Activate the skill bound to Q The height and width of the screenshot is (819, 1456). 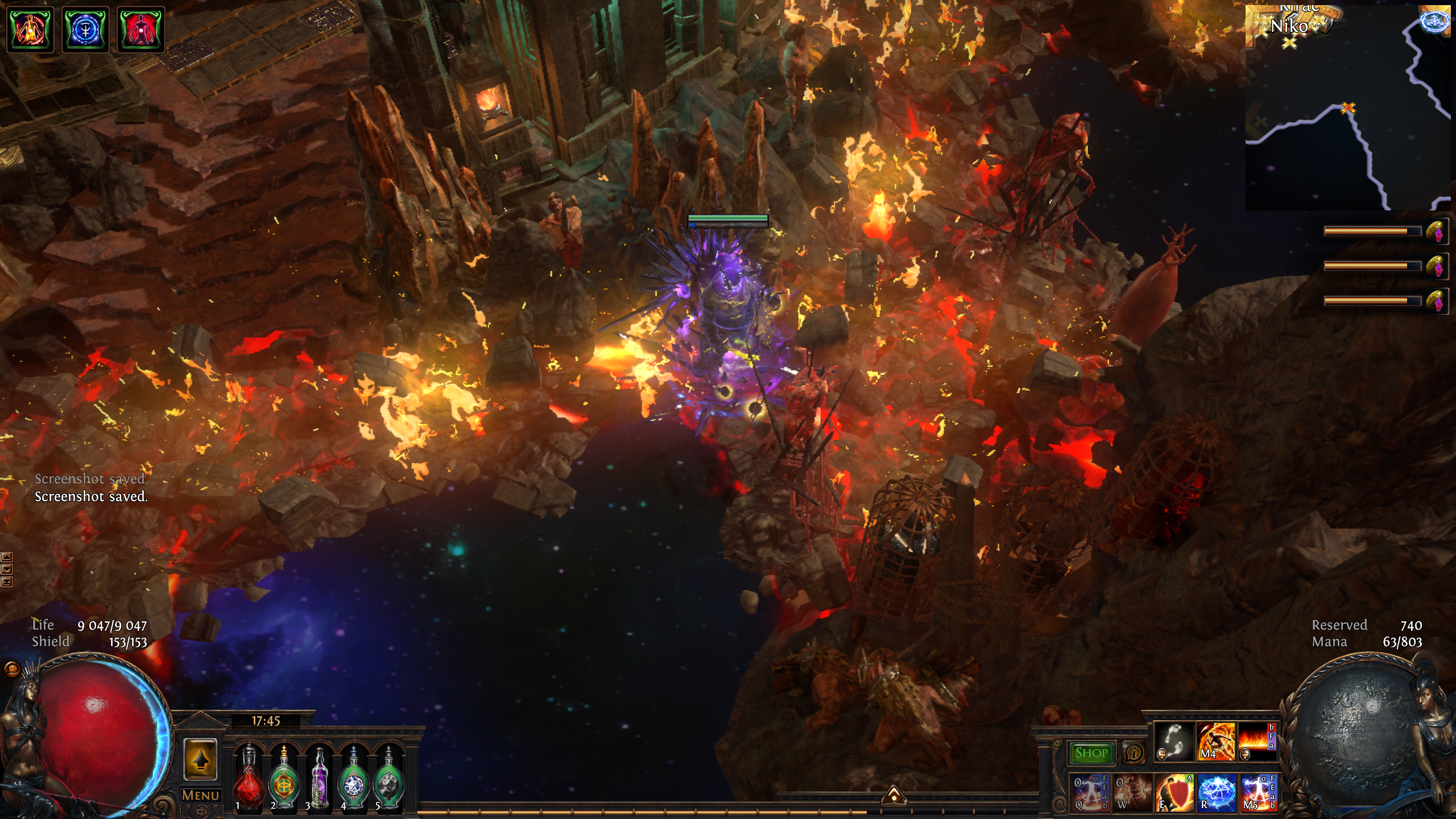coord(1089,792)
